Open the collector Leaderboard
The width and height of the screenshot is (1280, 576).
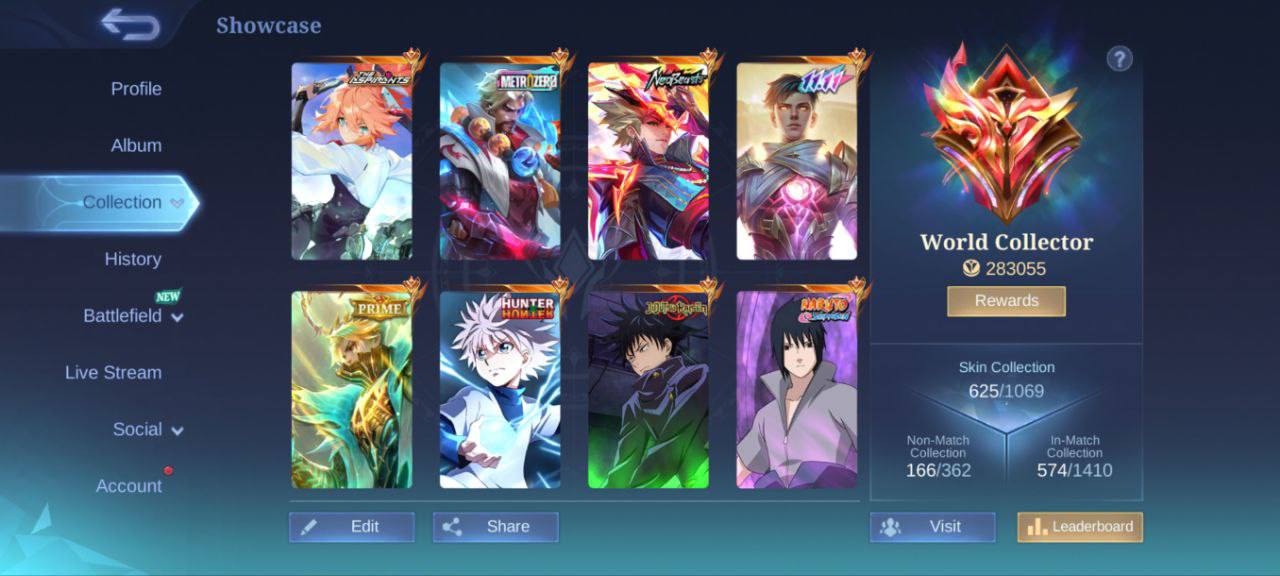tap(1080, 527)
